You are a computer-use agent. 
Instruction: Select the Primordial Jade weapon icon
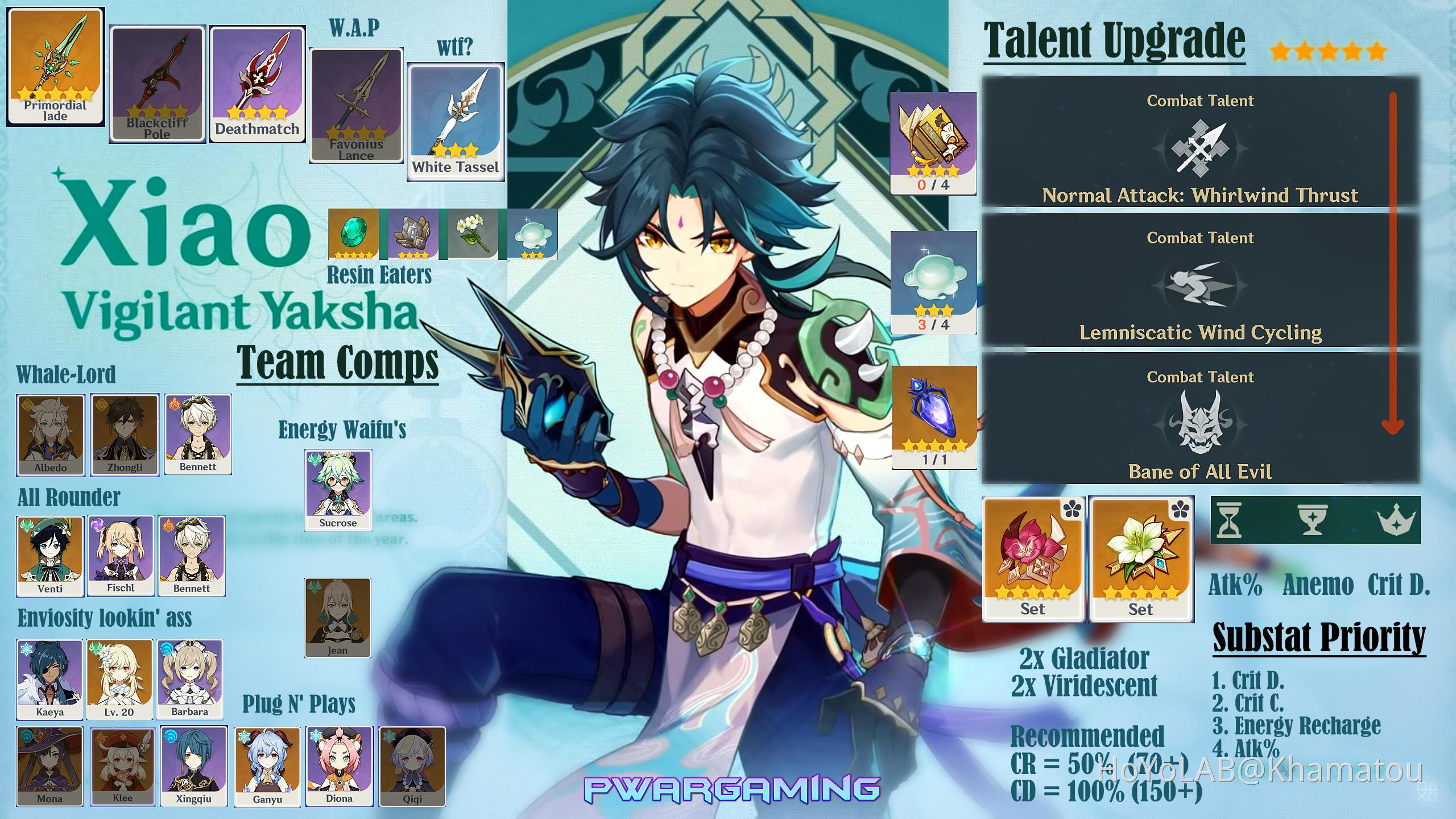55,68
